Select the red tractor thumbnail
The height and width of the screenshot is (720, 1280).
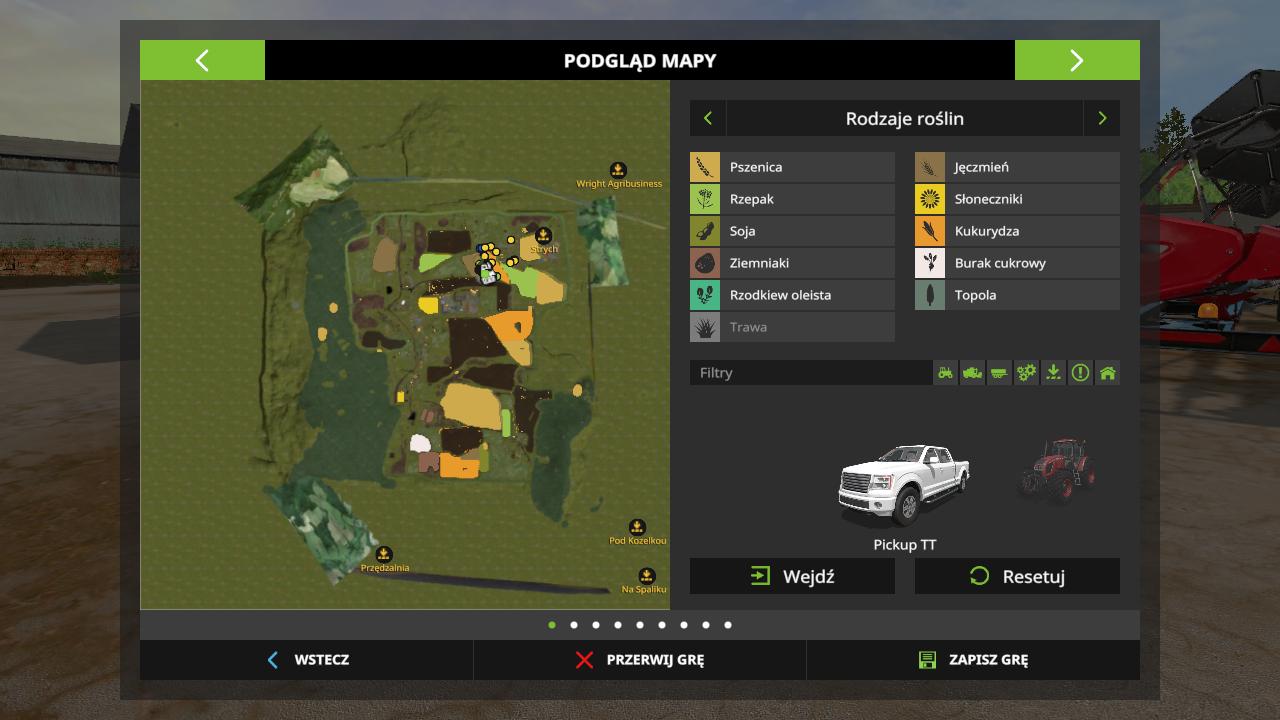point(1057,469)
